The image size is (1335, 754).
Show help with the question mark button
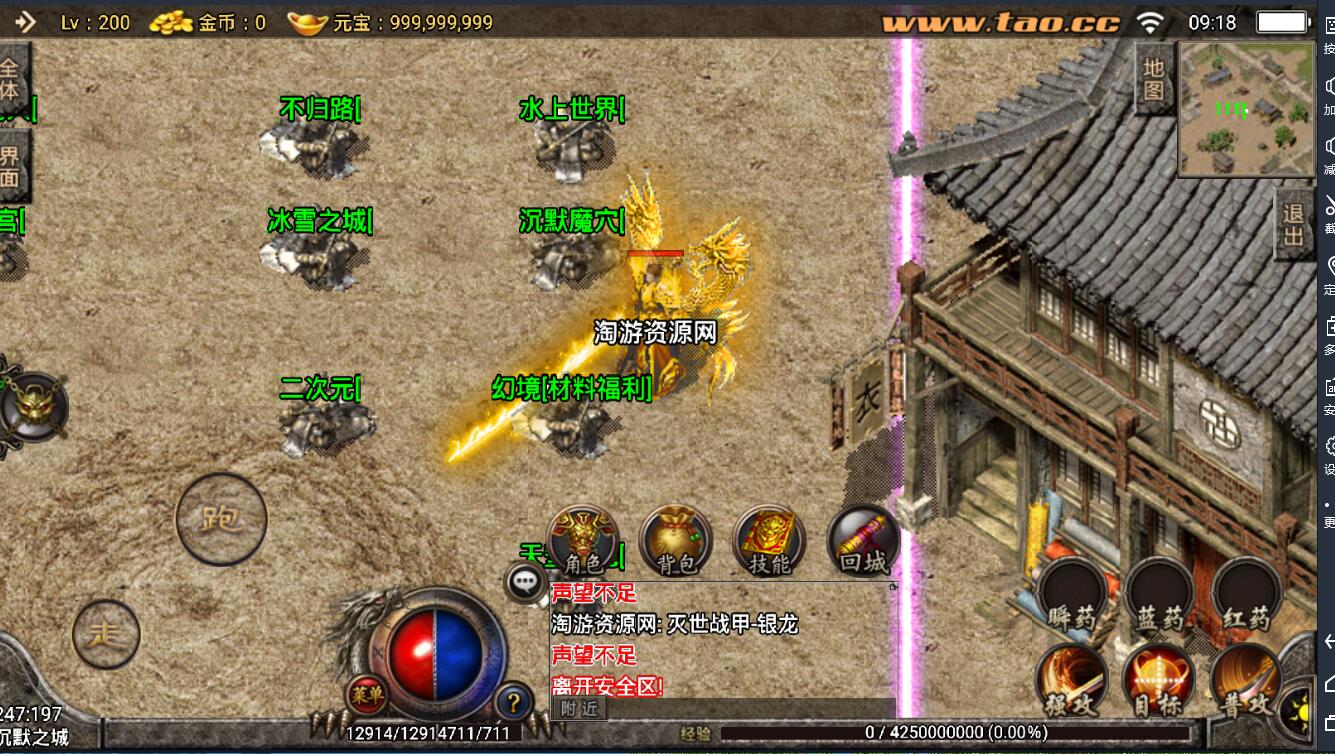coord(513,701)
